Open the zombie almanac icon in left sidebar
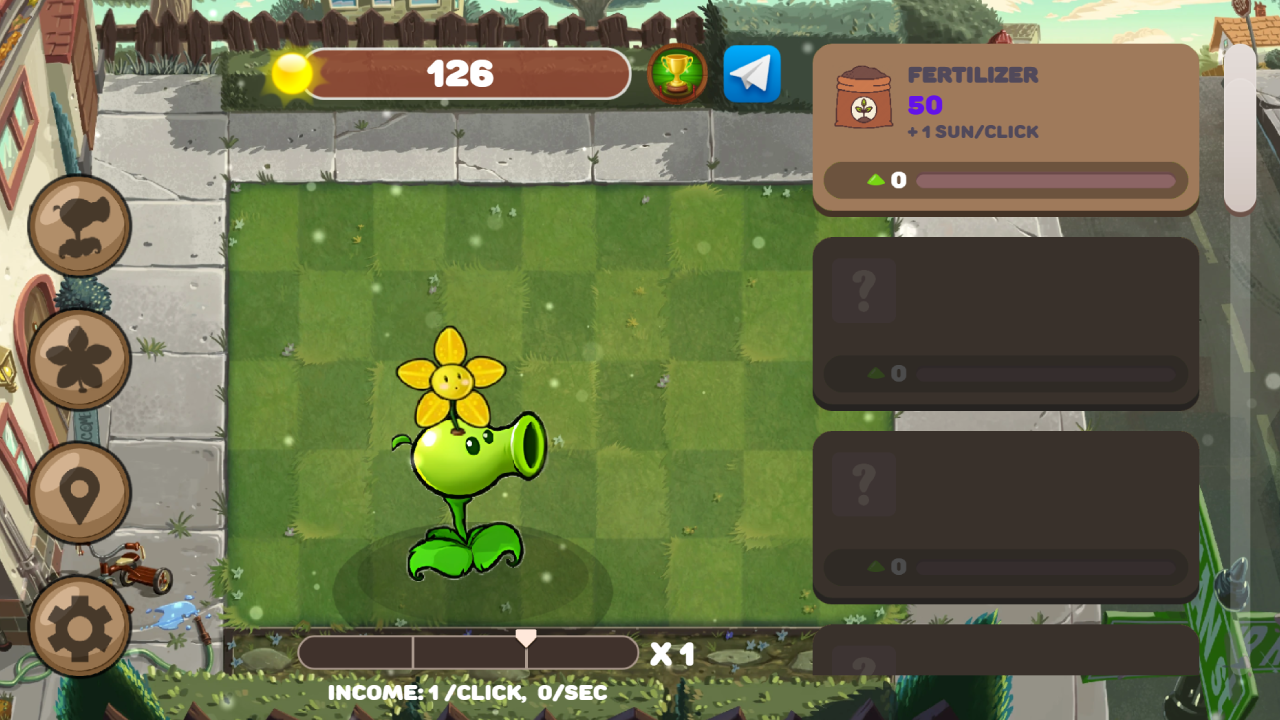The height and width of the screenshot is (720, 1280). click(x=79, y=226)
